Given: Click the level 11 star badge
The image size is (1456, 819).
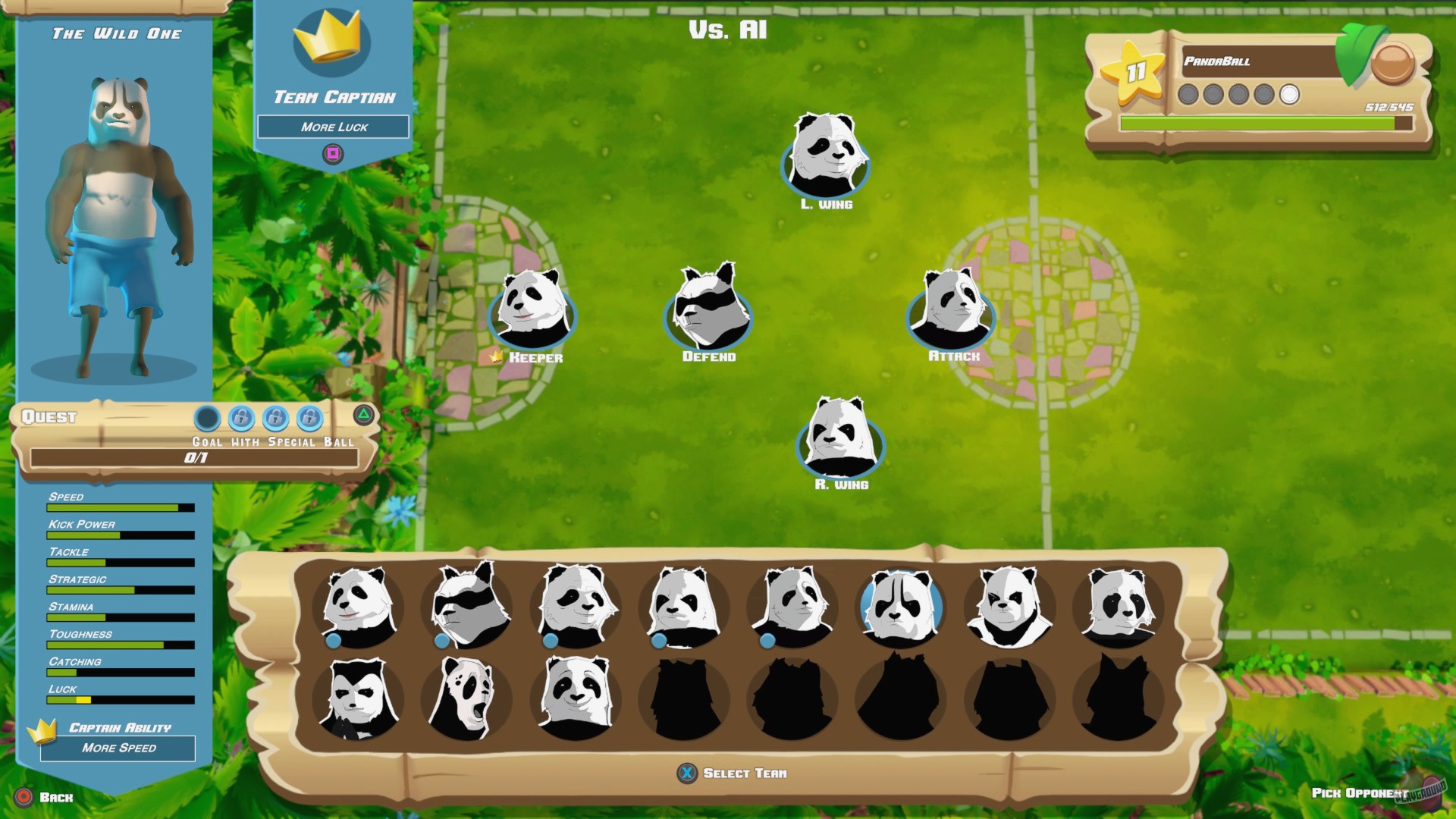Looking at the screenshot, I should (1134, 74).
